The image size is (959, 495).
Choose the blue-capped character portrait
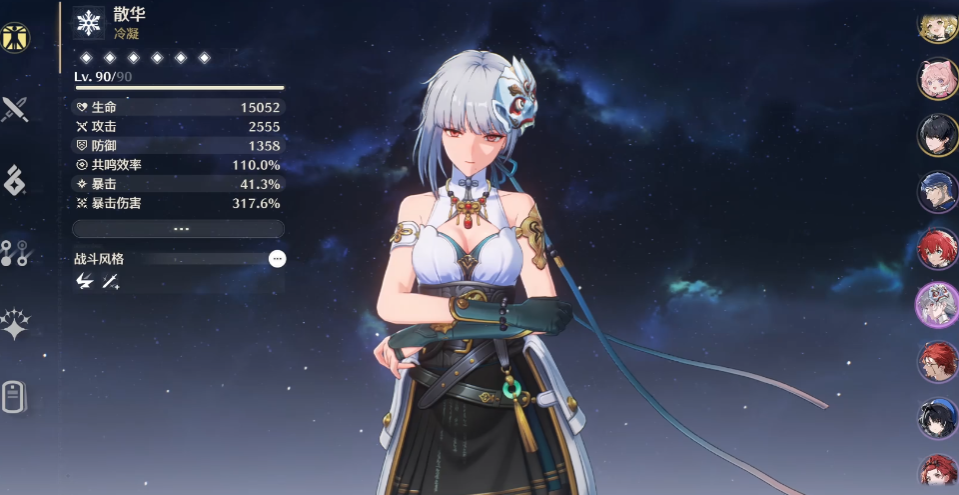[x=937, y=191]
